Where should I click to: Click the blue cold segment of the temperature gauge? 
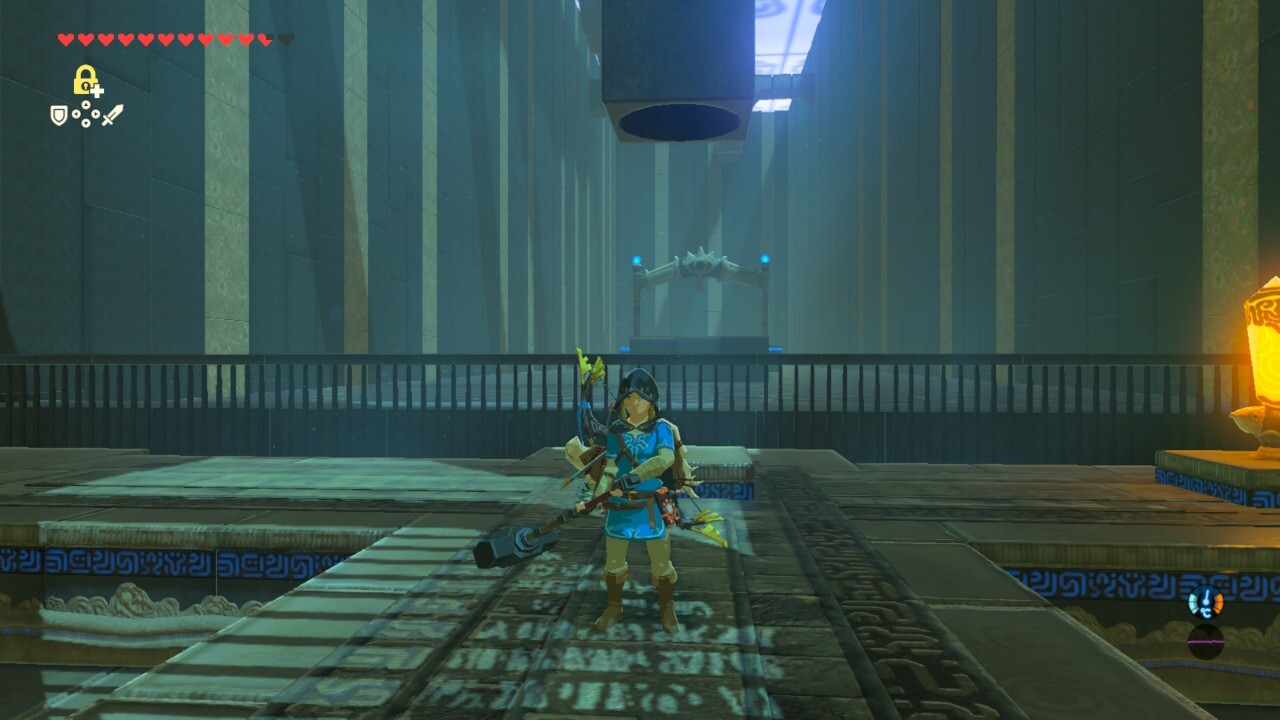[x=1193, y=601]
